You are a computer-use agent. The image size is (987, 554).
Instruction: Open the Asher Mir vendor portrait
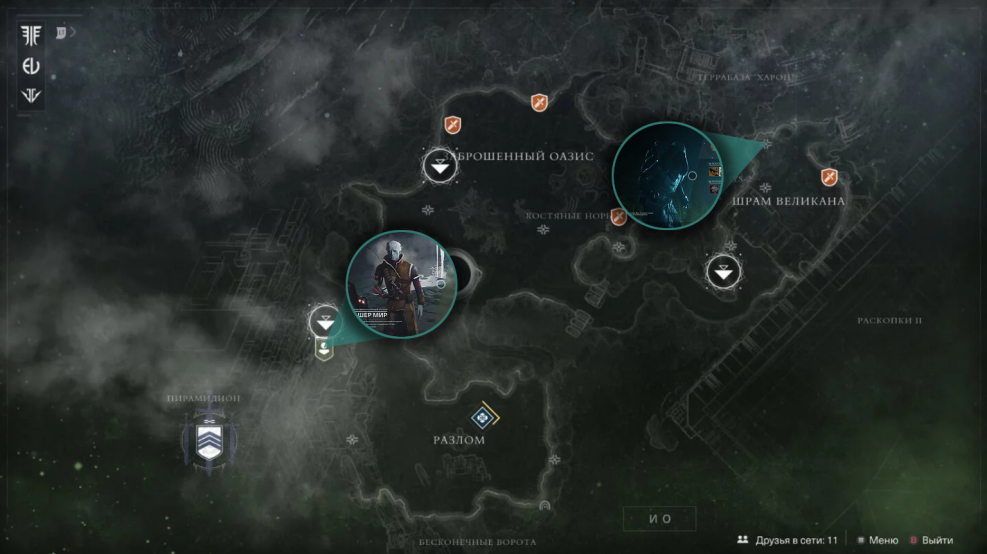pos(401,284)
